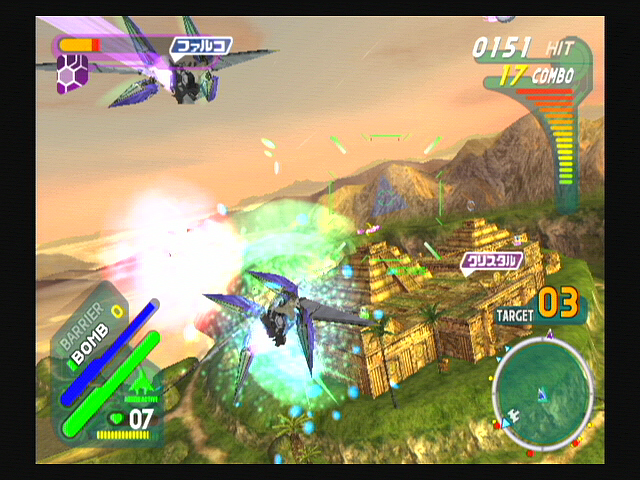Open the TARGET objective tracker
Viewport: 640px width, 480px height.
540,306
